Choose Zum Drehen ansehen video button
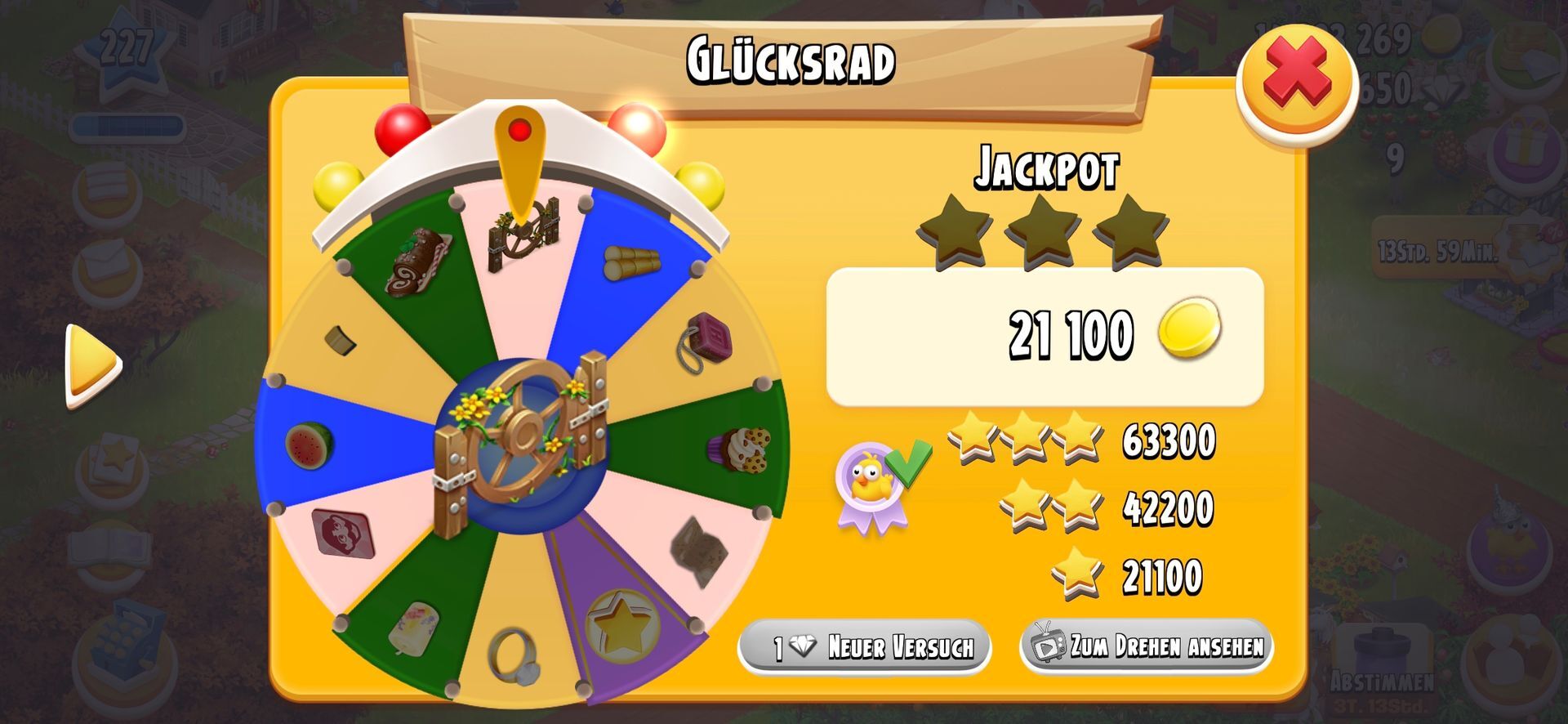The height and width of the screenshot is (724, 1568). point(1147,646)
